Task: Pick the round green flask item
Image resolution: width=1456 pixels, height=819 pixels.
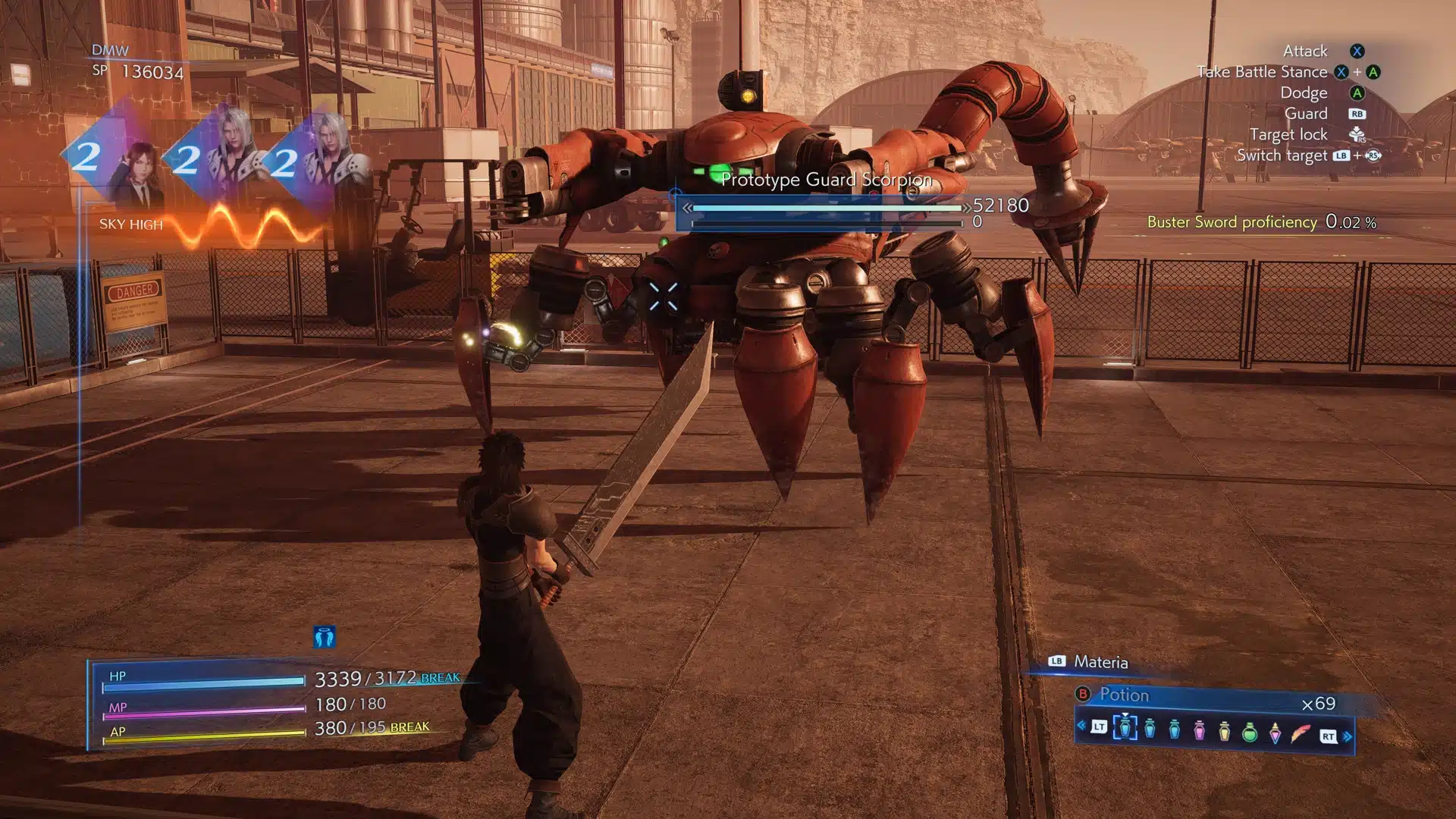Action: point(1249,732)
